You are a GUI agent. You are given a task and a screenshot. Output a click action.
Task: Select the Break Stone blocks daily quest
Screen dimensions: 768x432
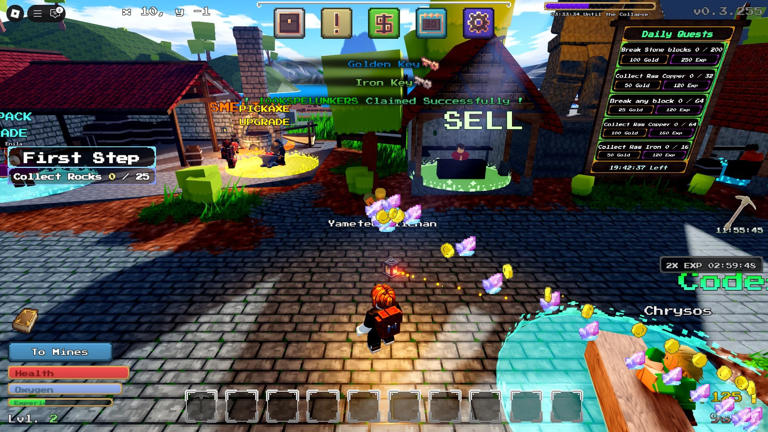click(x=657, y=54)
